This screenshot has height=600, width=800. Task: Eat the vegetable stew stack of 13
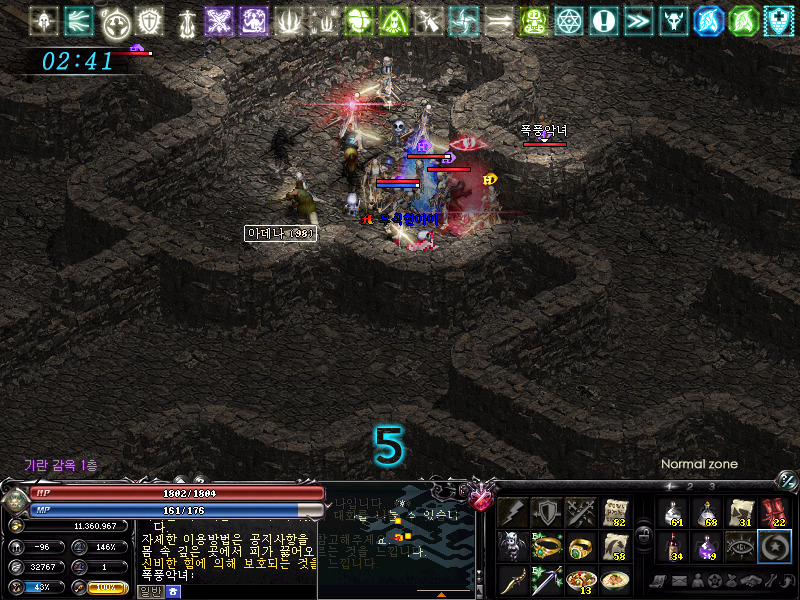click(x=581, y=581)
